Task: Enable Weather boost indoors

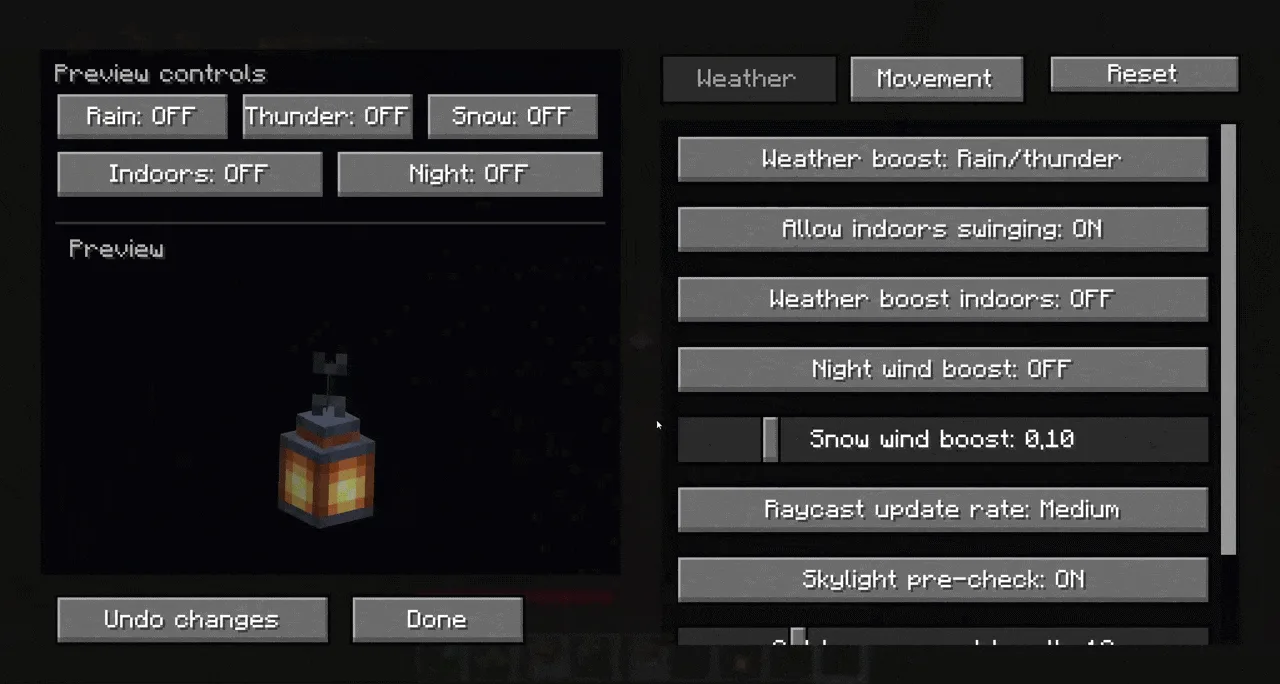Action: [x=942, y=299]
